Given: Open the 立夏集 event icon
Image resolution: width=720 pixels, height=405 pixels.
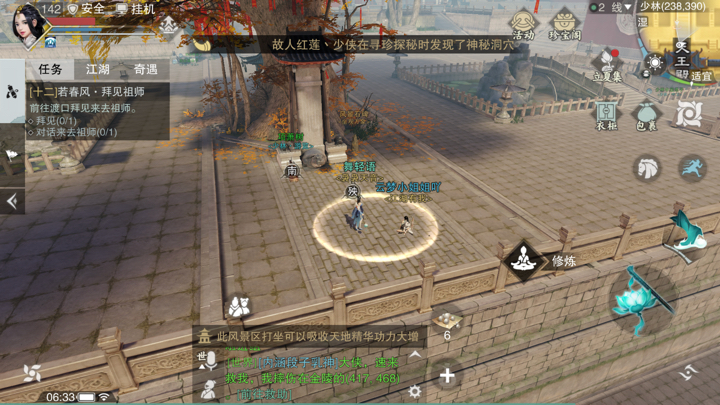Looking at the screenshot, I should 607,66.
